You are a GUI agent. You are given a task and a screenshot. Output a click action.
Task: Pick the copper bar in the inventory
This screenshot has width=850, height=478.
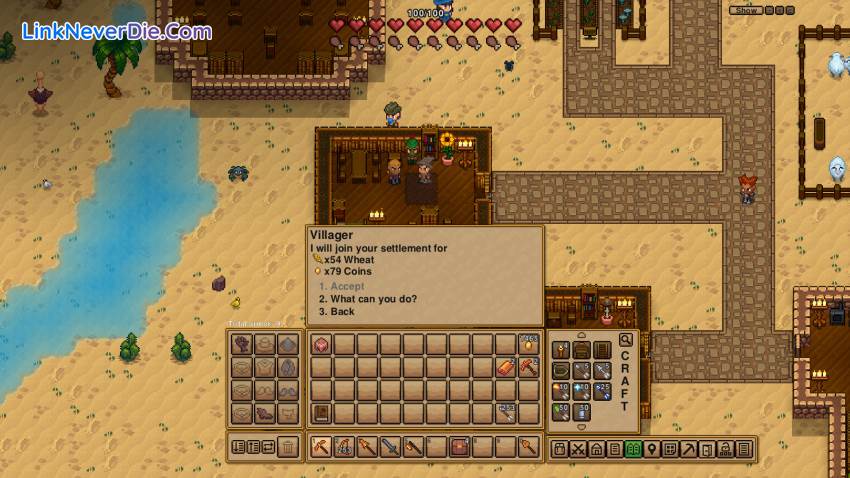click(506, 368)
